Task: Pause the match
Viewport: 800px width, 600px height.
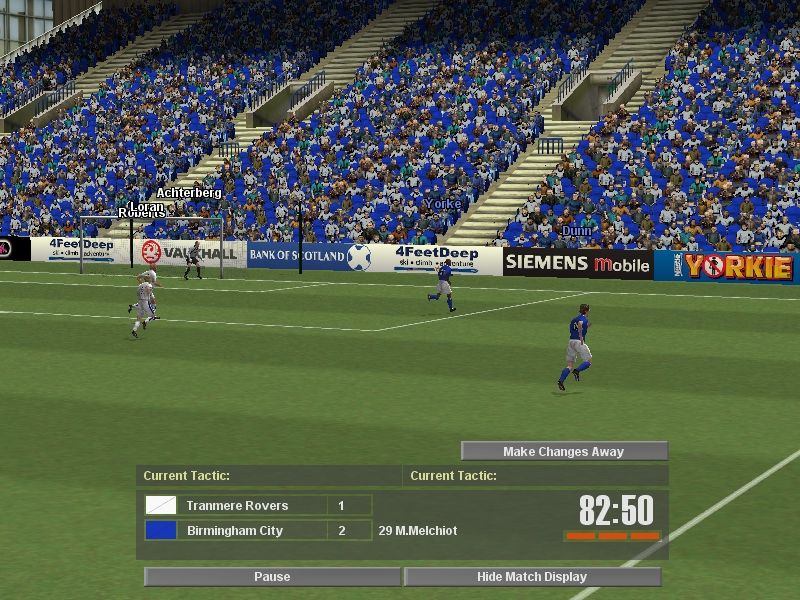Action: click(x=272, y=577)
